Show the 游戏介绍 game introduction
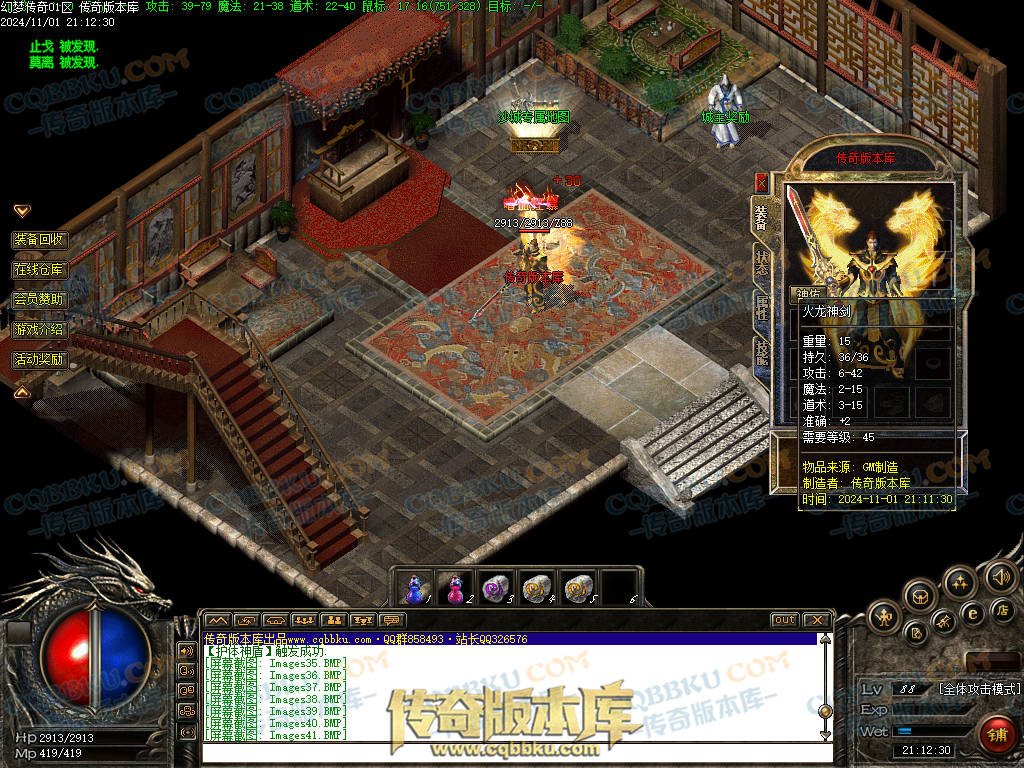Viewport: 1024px width, 768px height. (x=39, y=329)
